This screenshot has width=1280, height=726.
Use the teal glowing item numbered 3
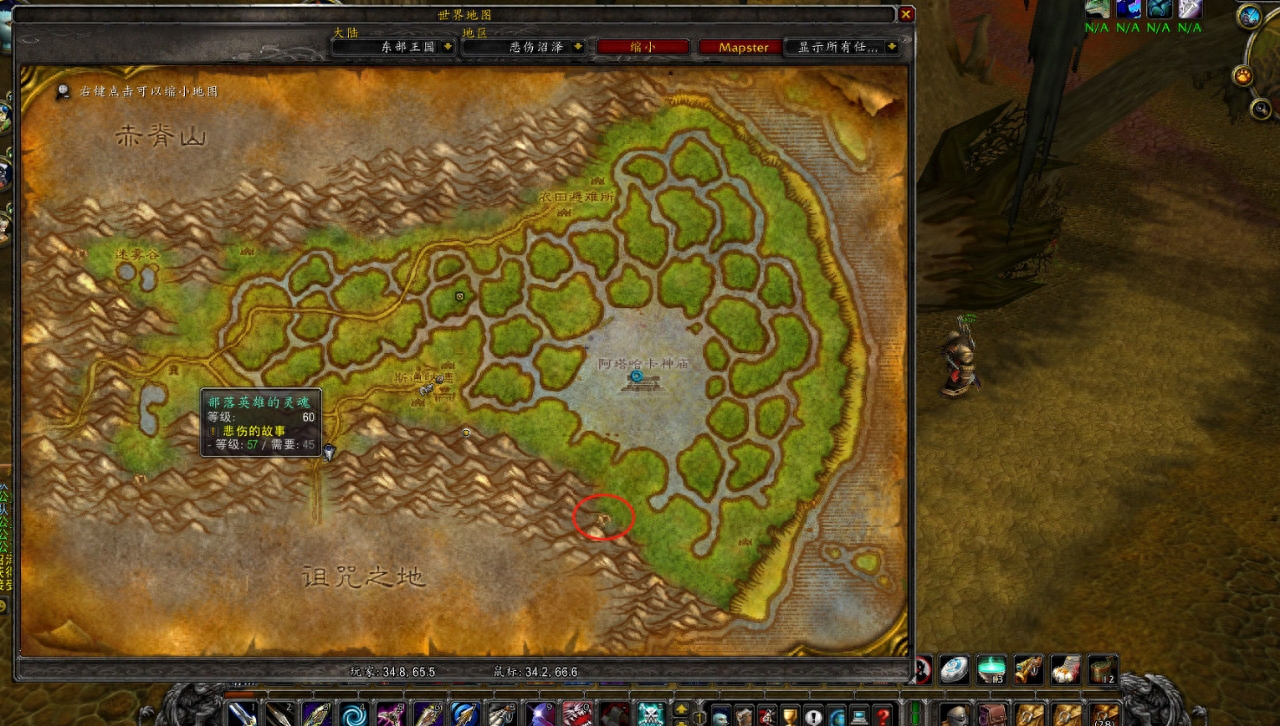[x=990, y=670]
